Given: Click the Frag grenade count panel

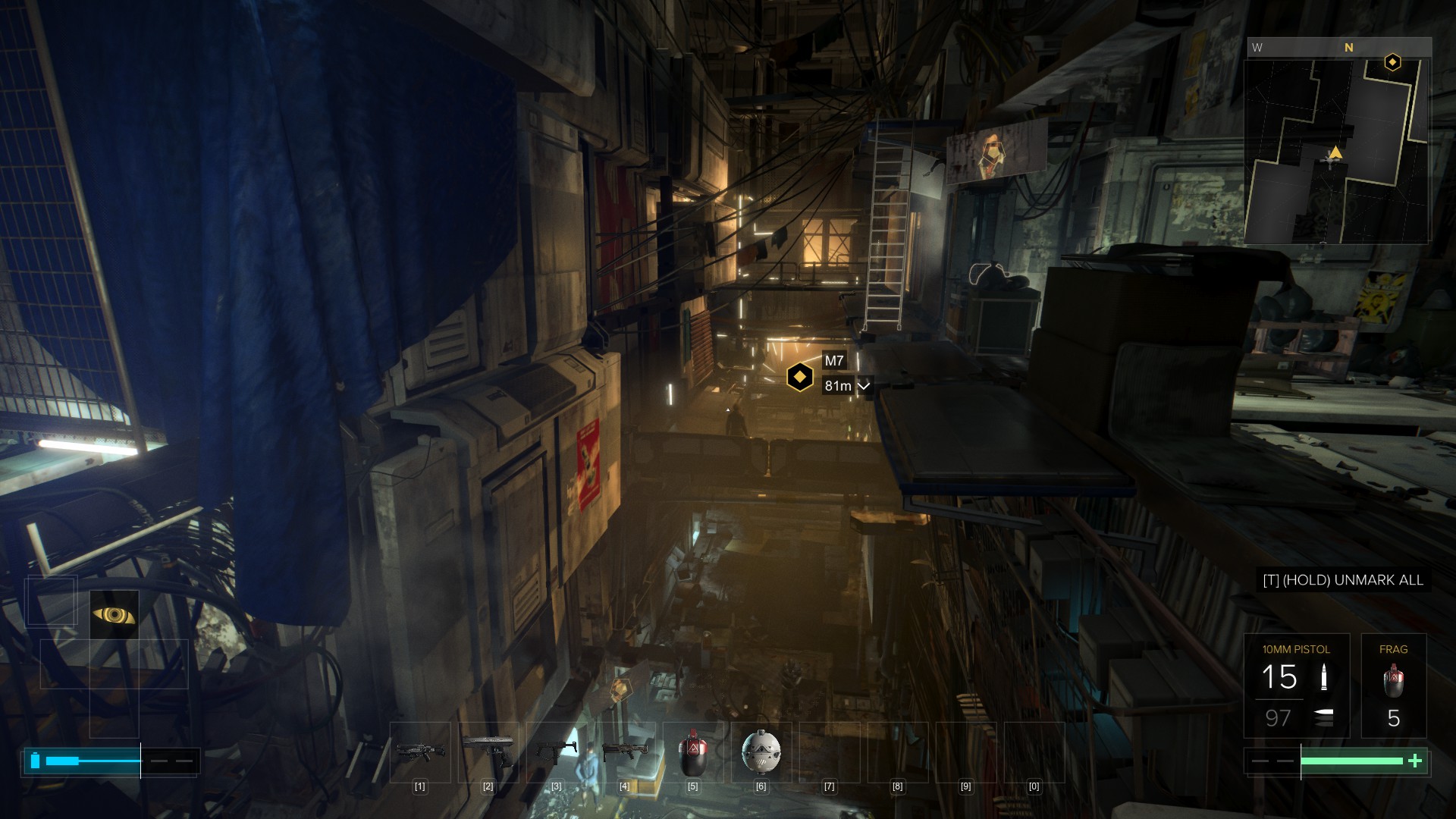Looking at the screenshot, I should 1393,686.
